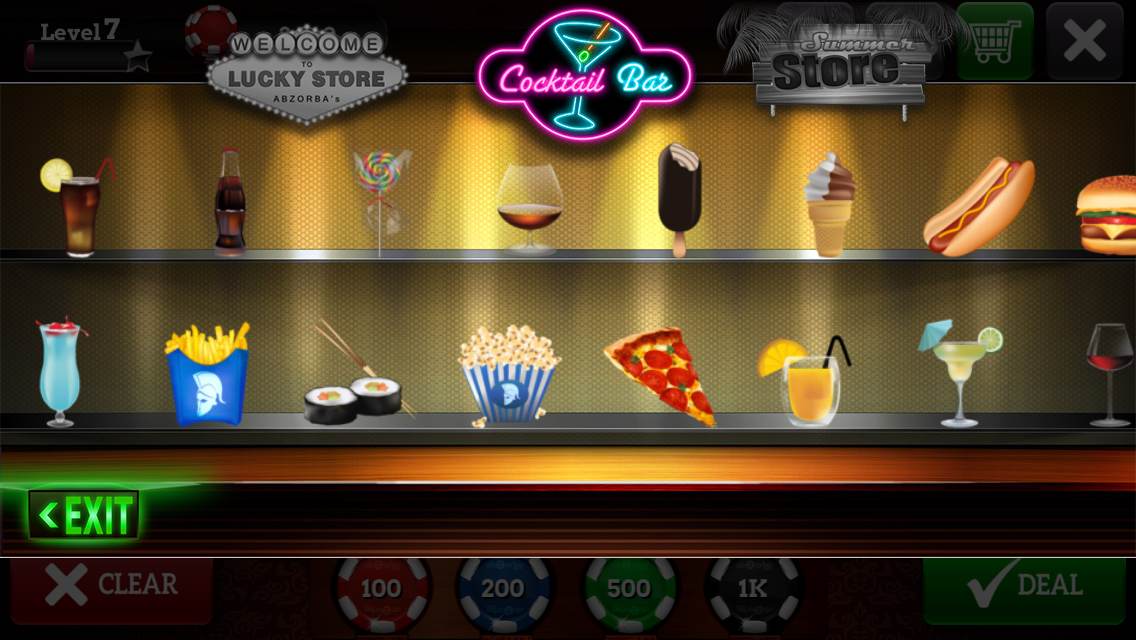The width and height of the screenshot is (1136, 640).
Task: Pick the blue cocktail with cherry
Action: tap(60, 373)
